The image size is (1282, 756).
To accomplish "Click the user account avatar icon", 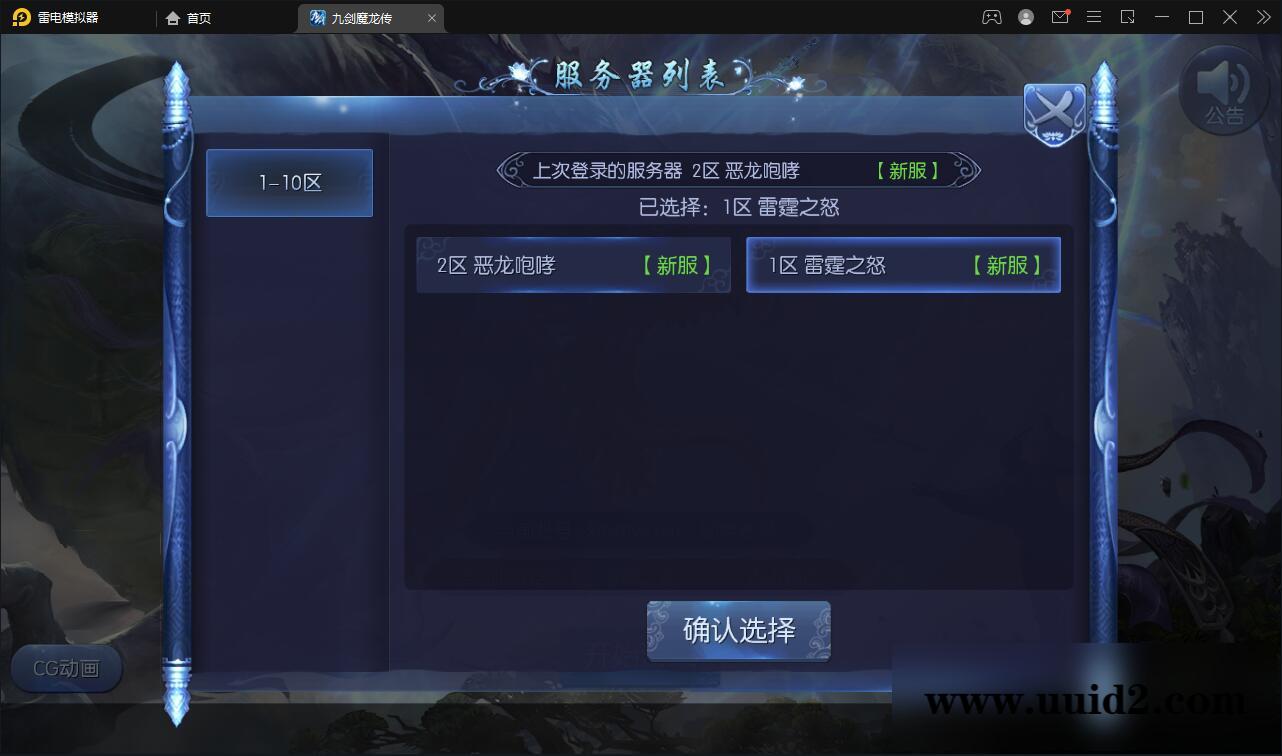I will [1024, 17].
